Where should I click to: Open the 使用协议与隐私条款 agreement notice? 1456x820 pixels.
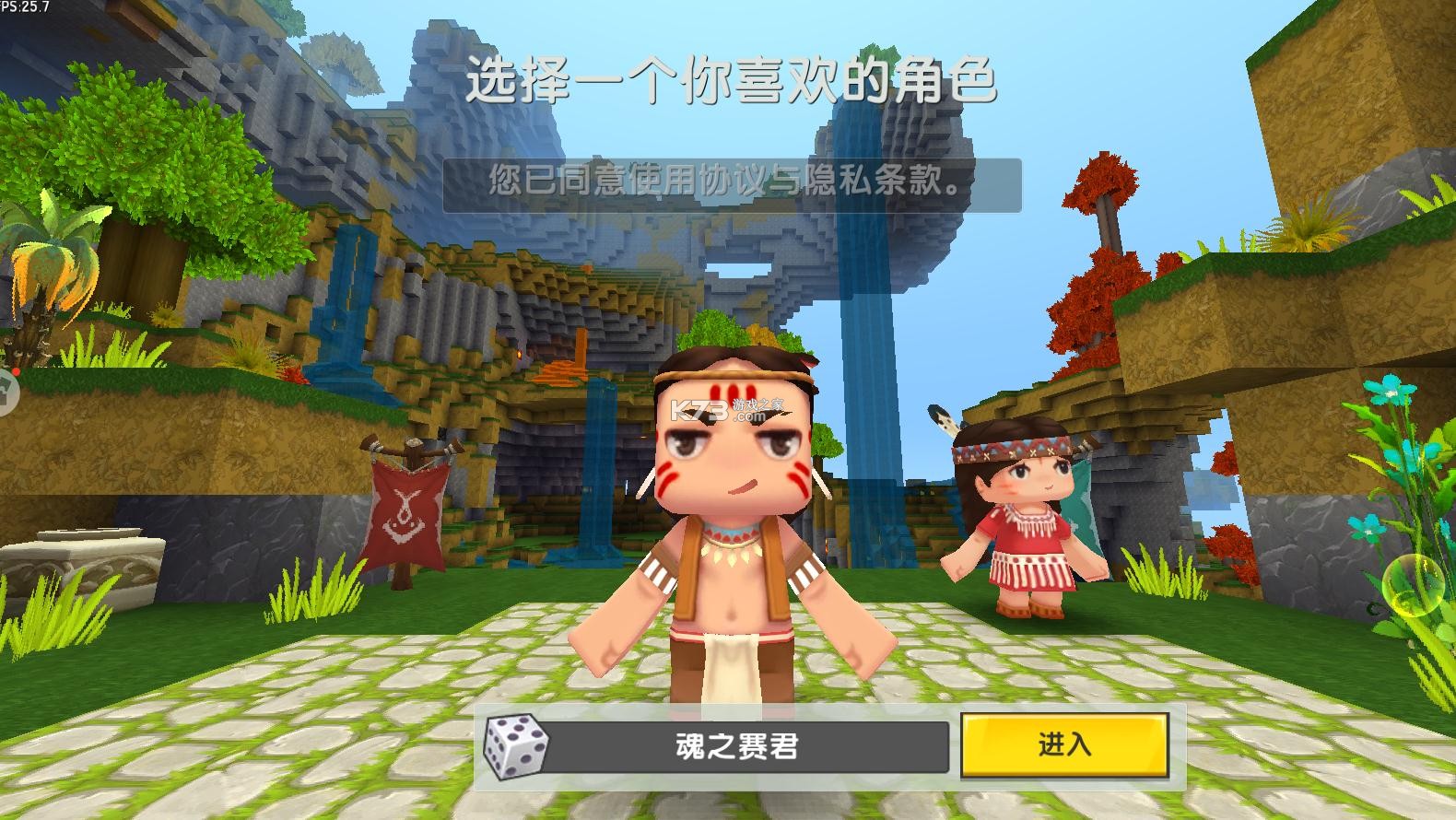pos(728,180)
